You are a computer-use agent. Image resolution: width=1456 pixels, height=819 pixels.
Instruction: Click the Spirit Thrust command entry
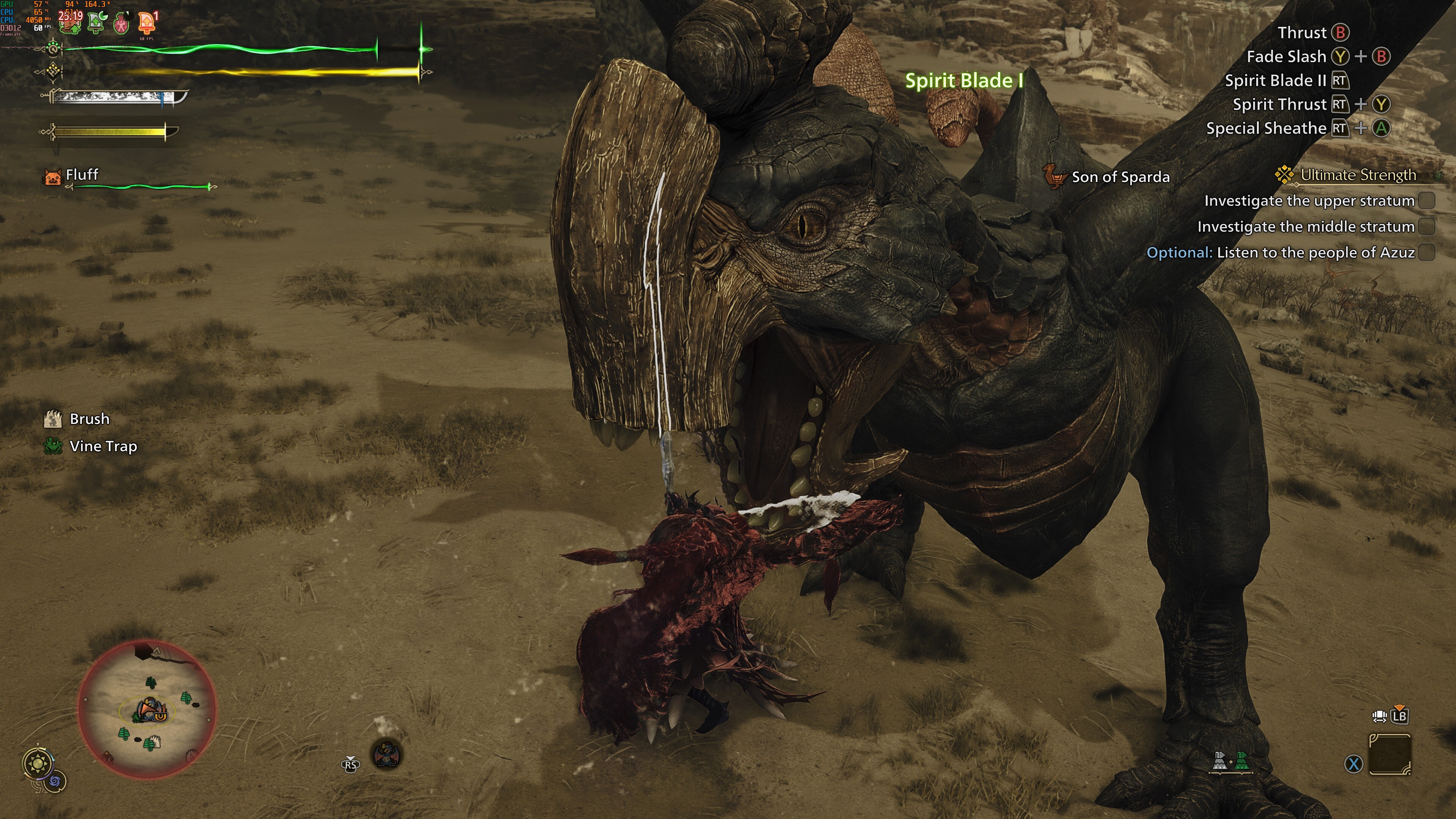[1280, 104]
